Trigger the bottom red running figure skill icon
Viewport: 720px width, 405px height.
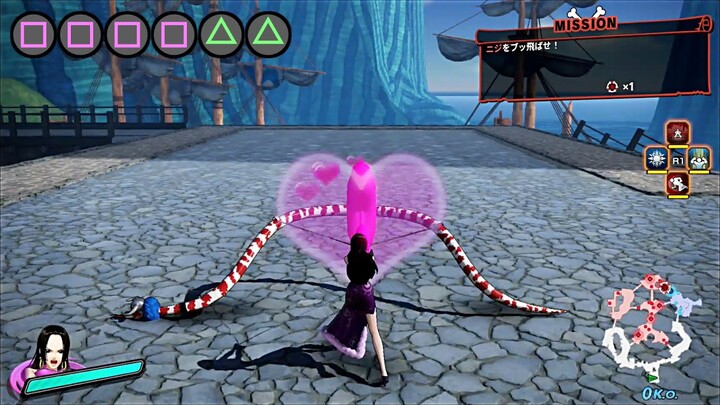coord(677,182)
